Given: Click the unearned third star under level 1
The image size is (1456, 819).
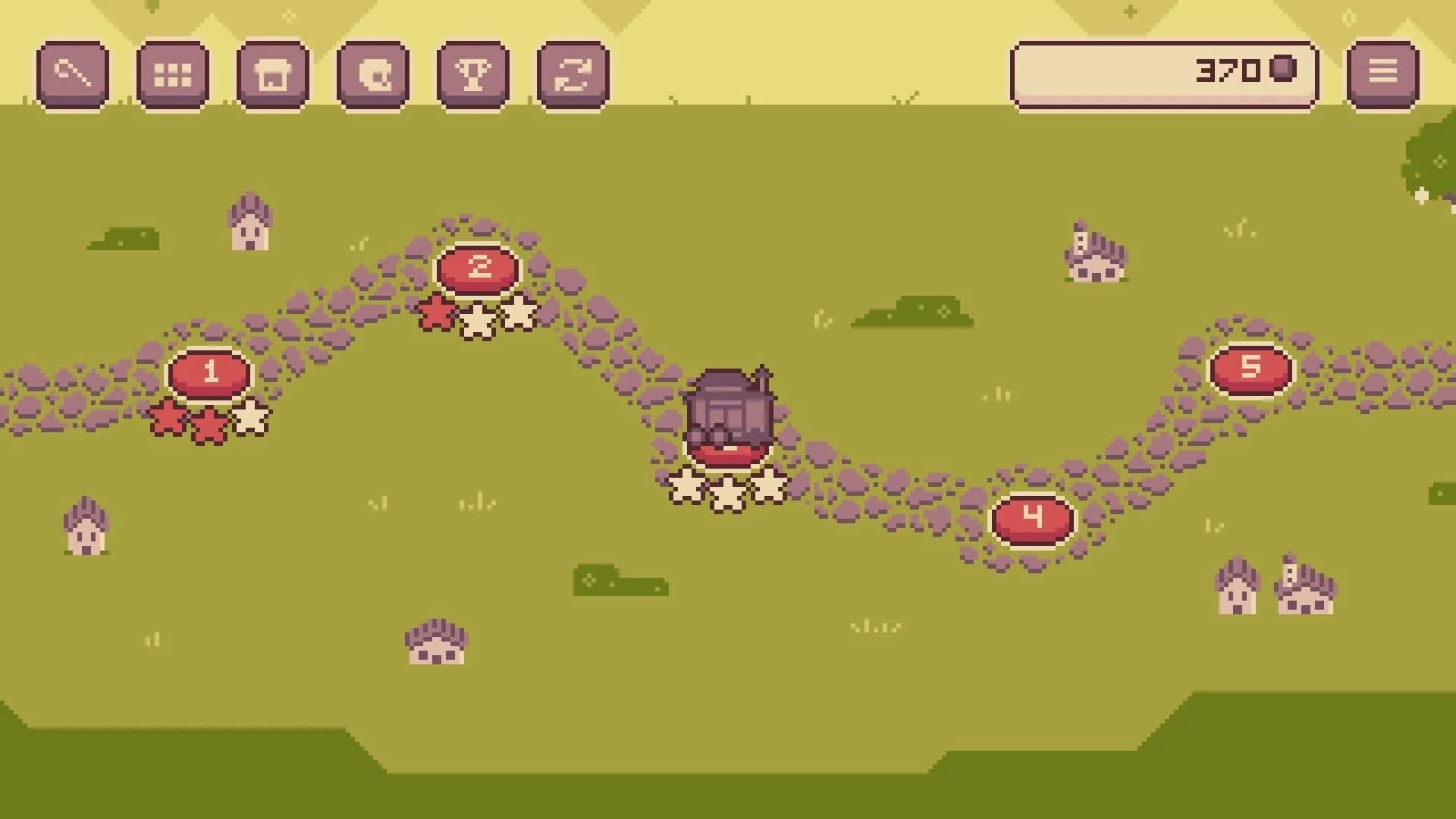Looking at the screenshot, I should coord(250,418).
